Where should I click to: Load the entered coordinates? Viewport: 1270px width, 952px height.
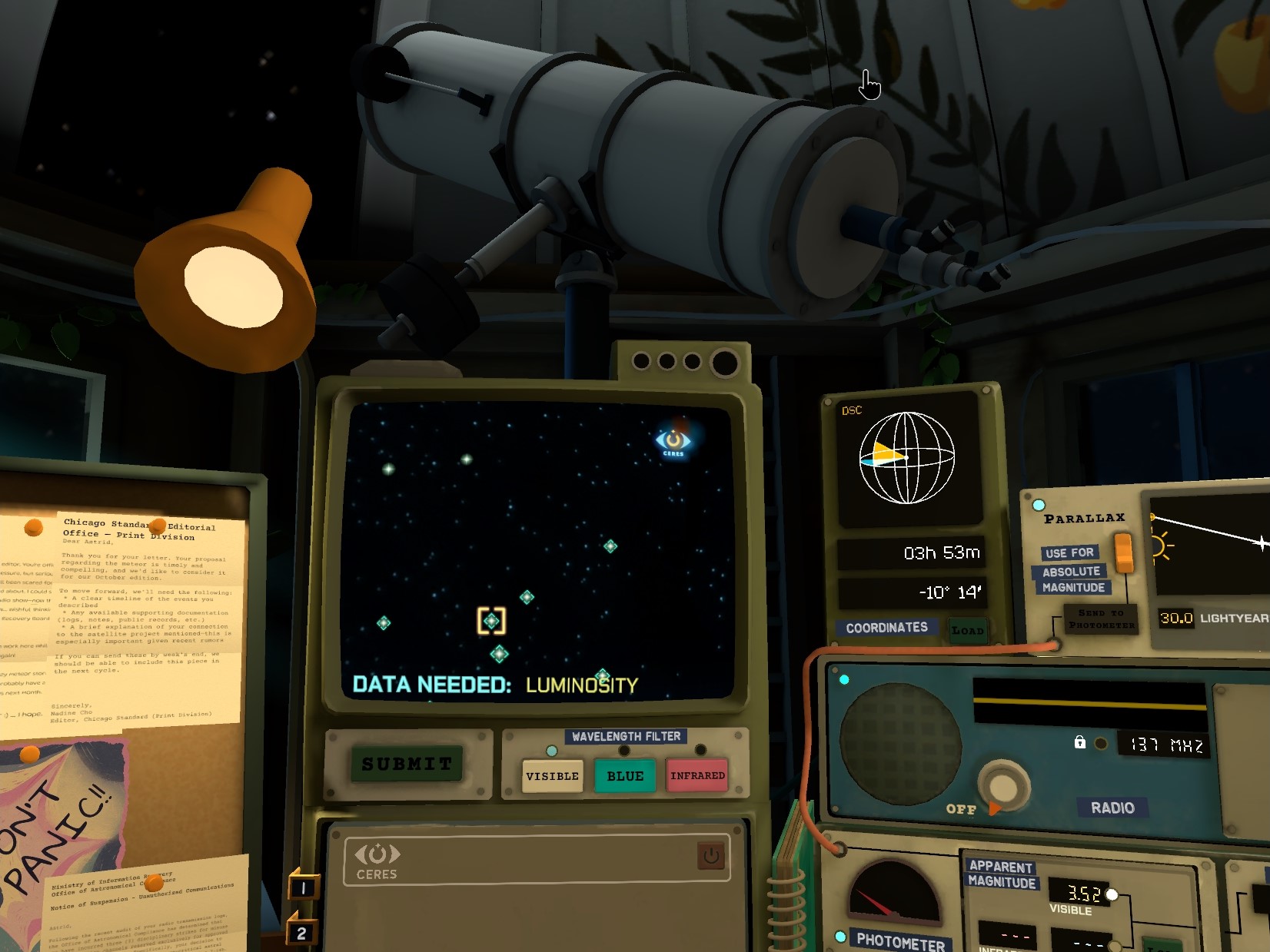pos(967,631)
